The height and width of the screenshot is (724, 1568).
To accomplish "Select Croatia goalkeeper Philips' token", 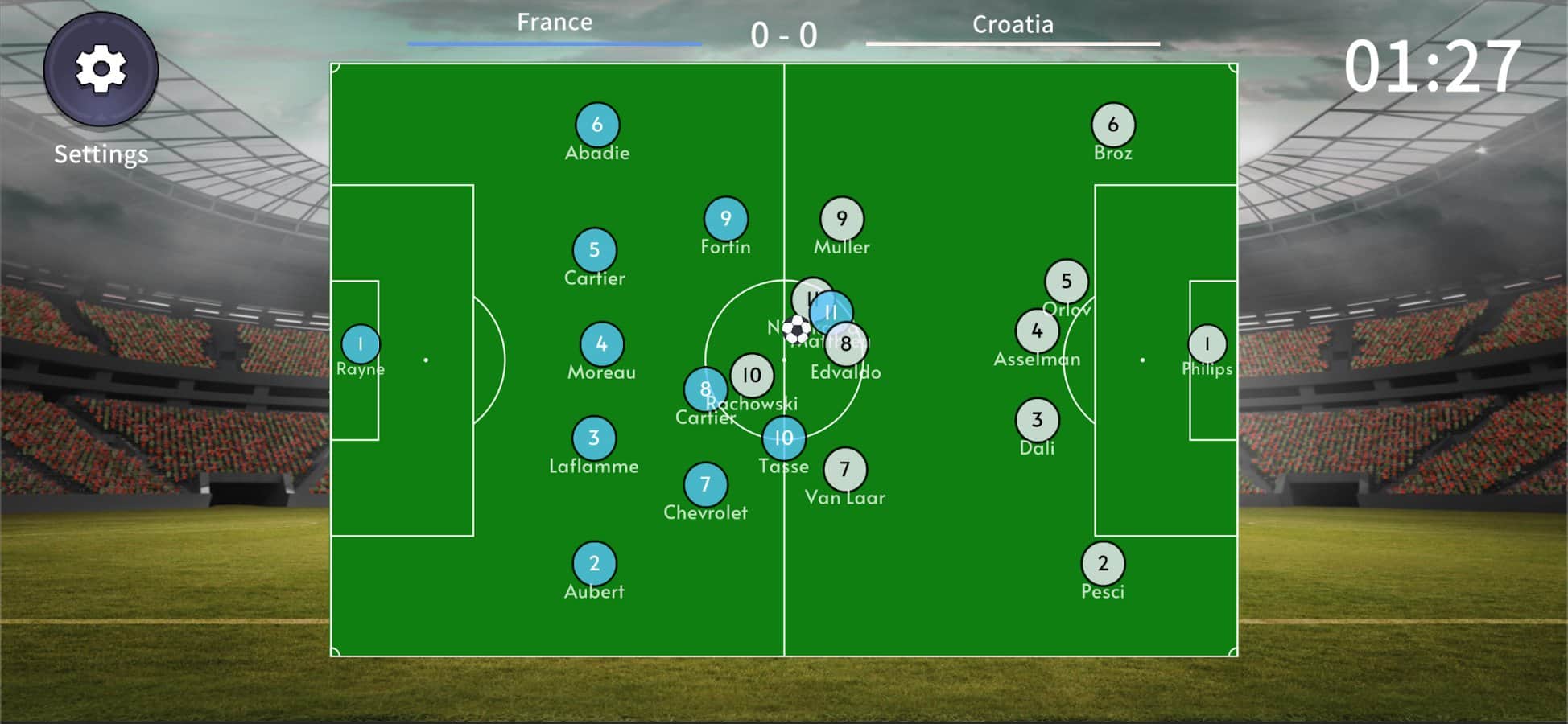I will 1206,343.
